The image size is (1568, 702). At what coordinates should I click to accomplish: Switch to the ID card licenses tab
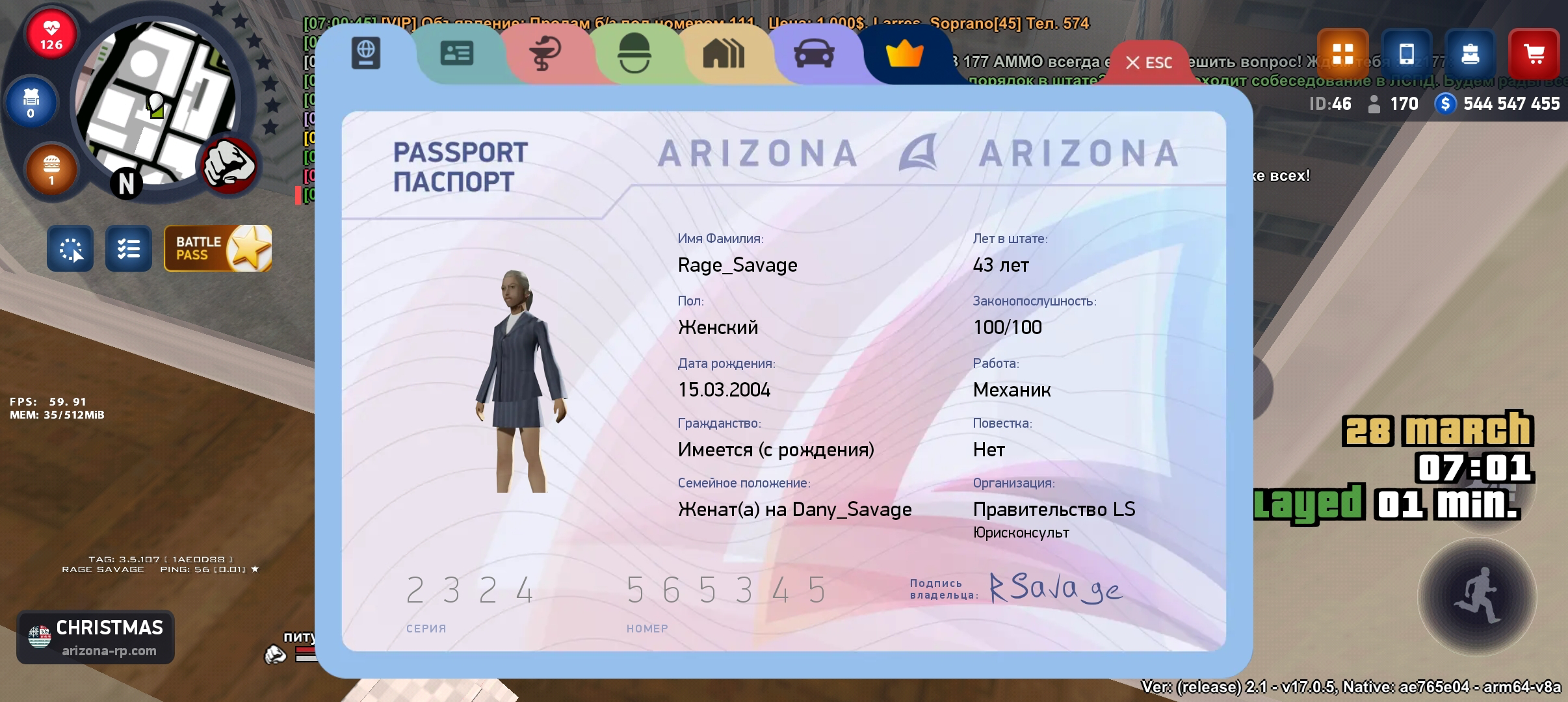pyautogui.click(x=456, y=54)
